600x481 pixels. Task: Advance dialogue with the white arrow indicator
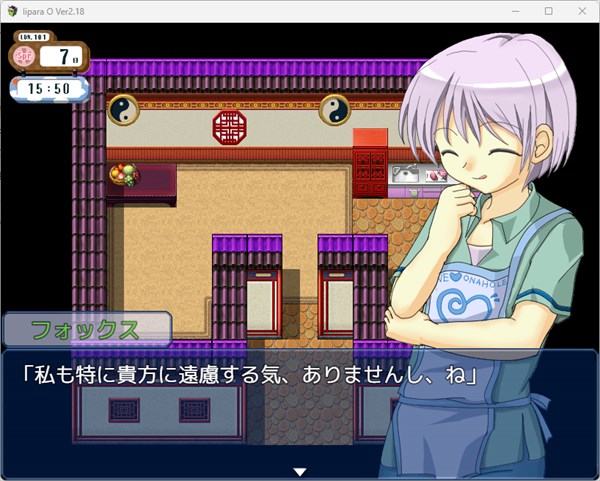(298, 471)
